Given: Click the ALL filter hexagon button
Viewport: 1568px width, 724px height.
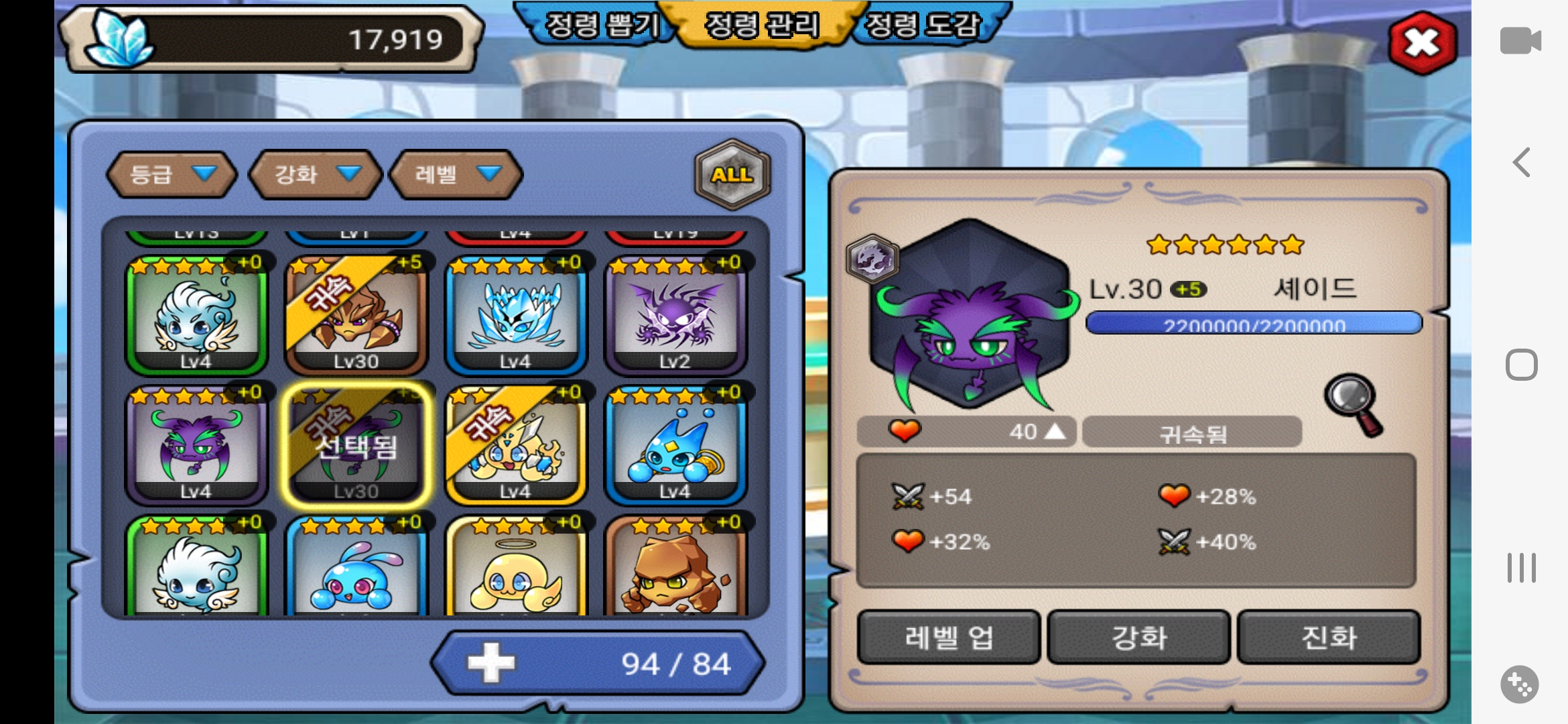Looking at the screenshot, I should click(x=732, y=174).
